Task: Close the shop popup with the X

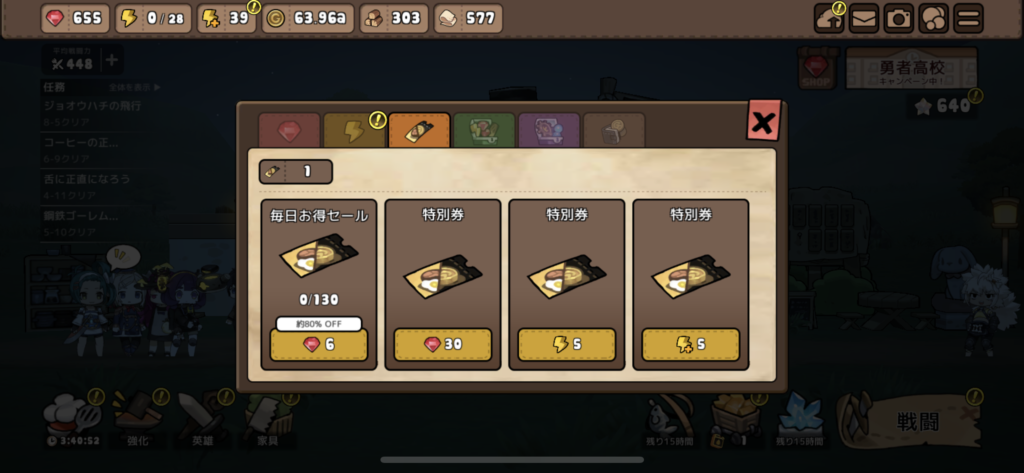Action: point(763,123)
